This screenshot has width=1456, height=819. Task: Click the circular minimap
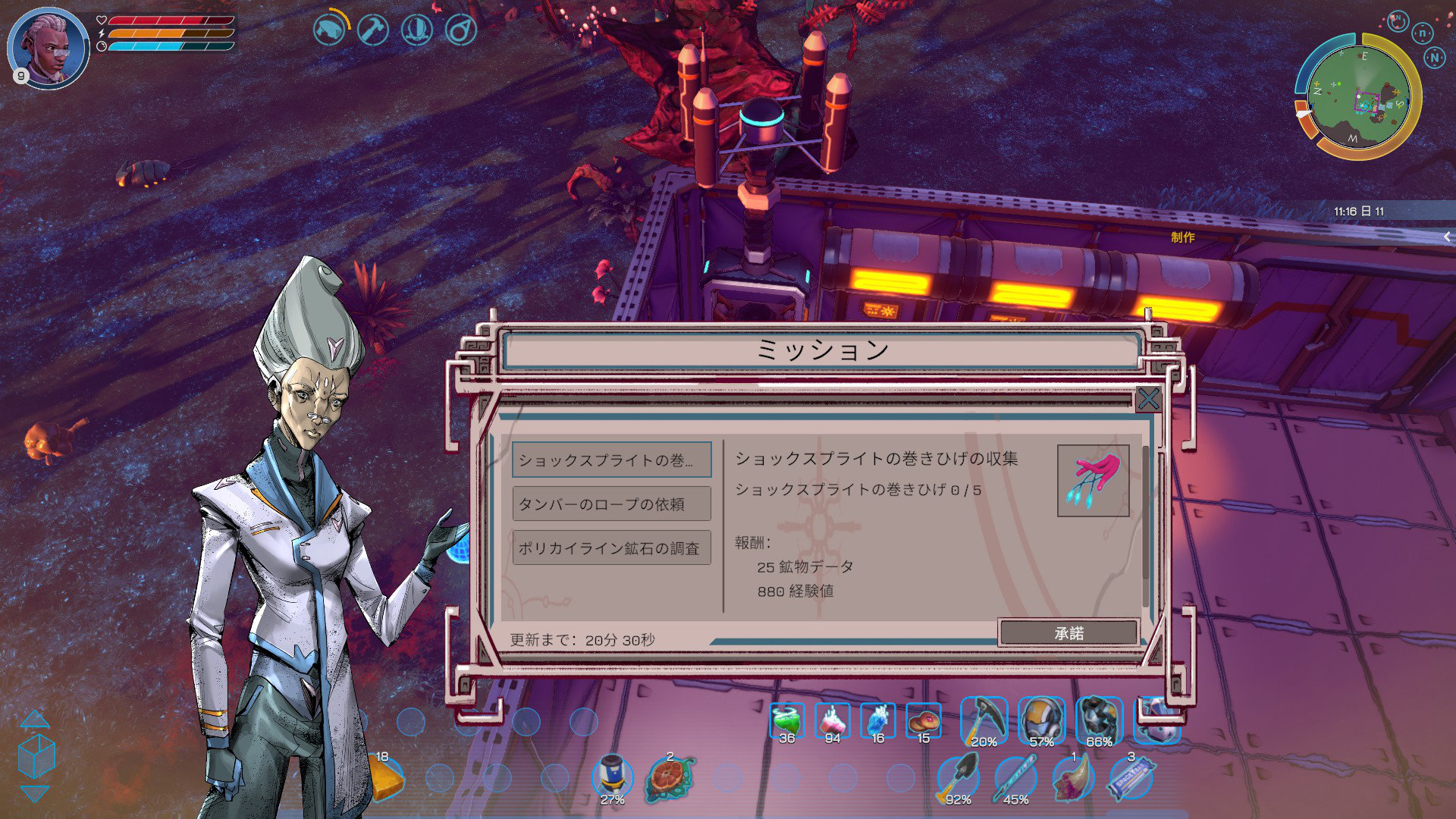click(x=1357, y=96)
